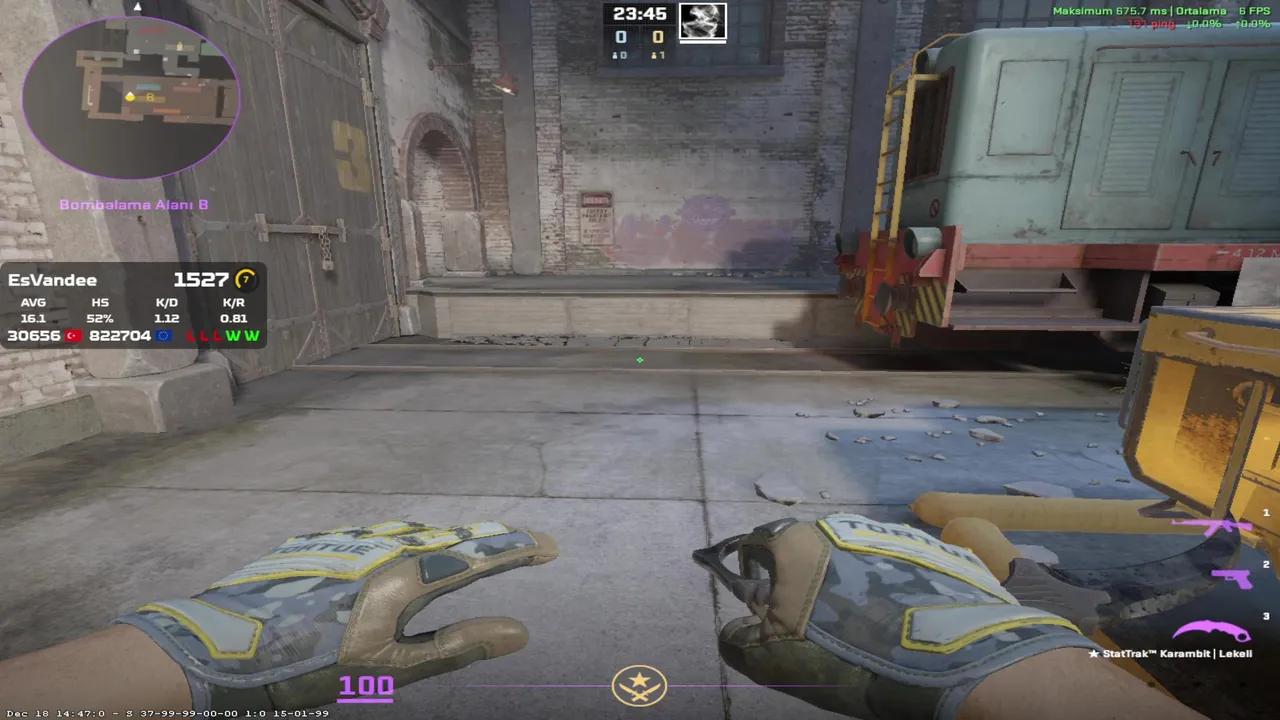Open the match timer showing 23:45
Image resolution: width=1280 pixels, height=720 pixels.
click(640, 14)
